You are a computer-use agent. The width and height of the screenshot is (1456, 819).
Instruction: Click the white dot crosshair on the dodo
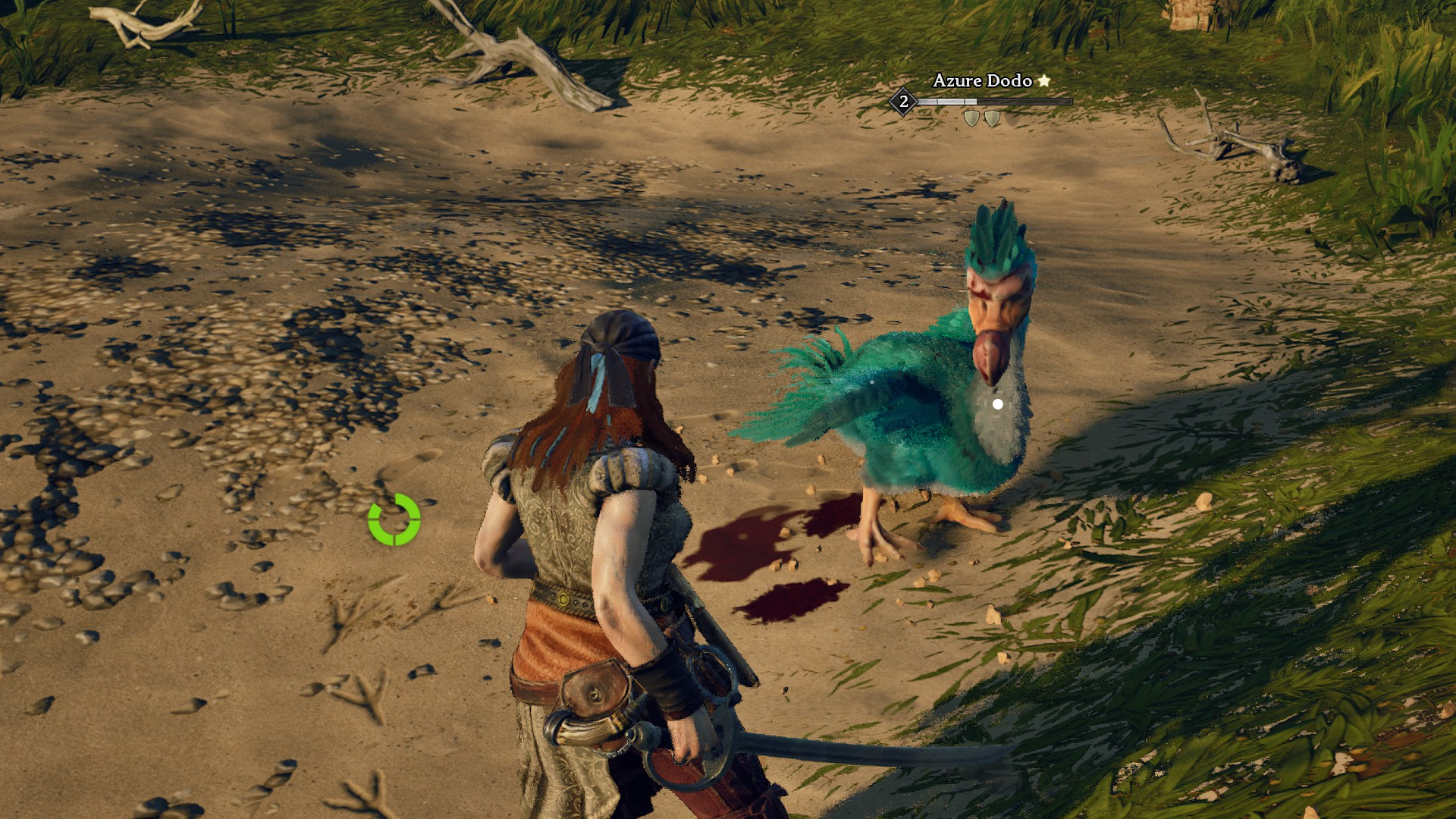(997, 404)
